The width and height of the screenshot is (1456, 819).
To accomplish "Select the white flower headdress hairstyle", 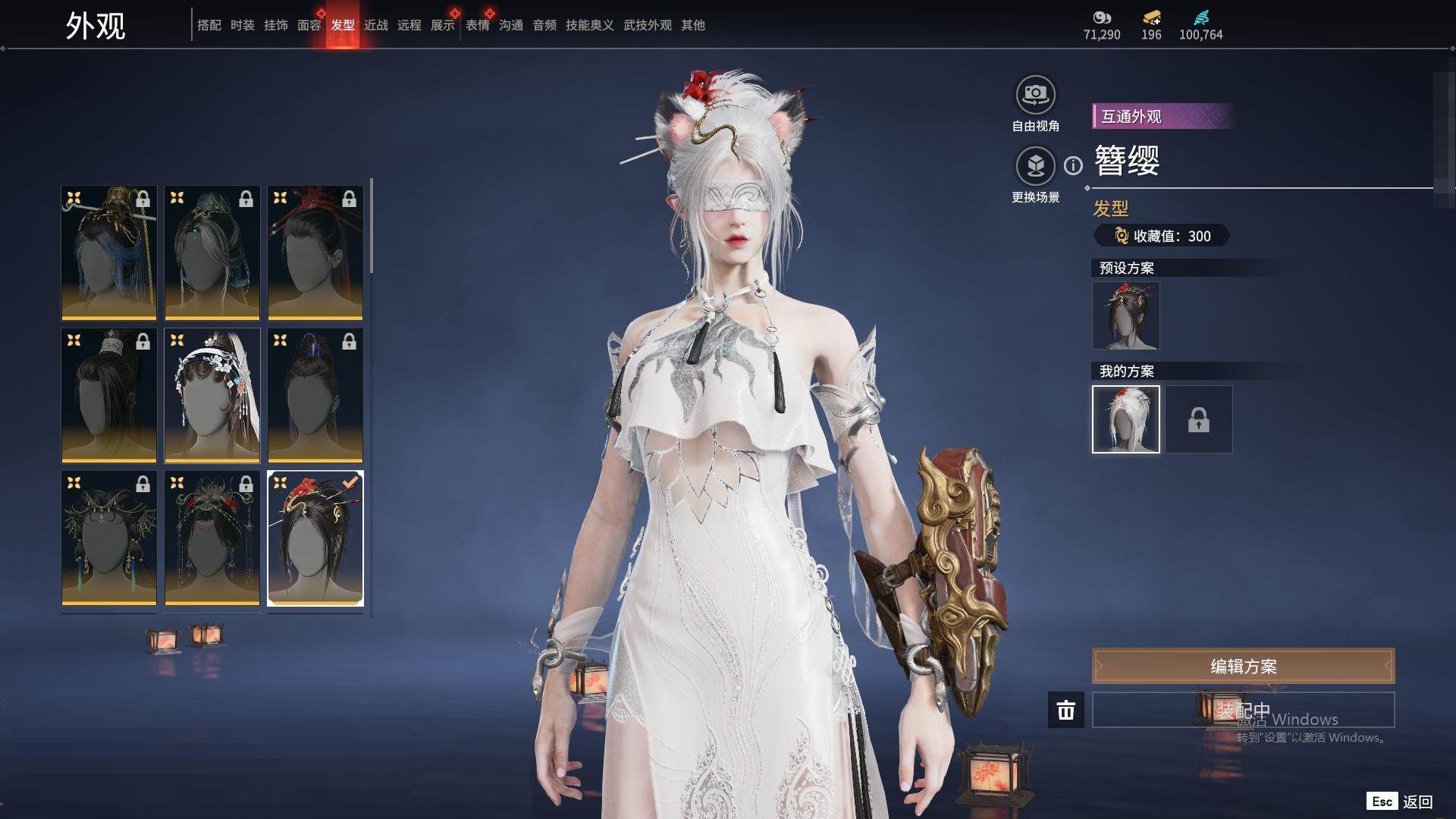I will pos(212,395).
